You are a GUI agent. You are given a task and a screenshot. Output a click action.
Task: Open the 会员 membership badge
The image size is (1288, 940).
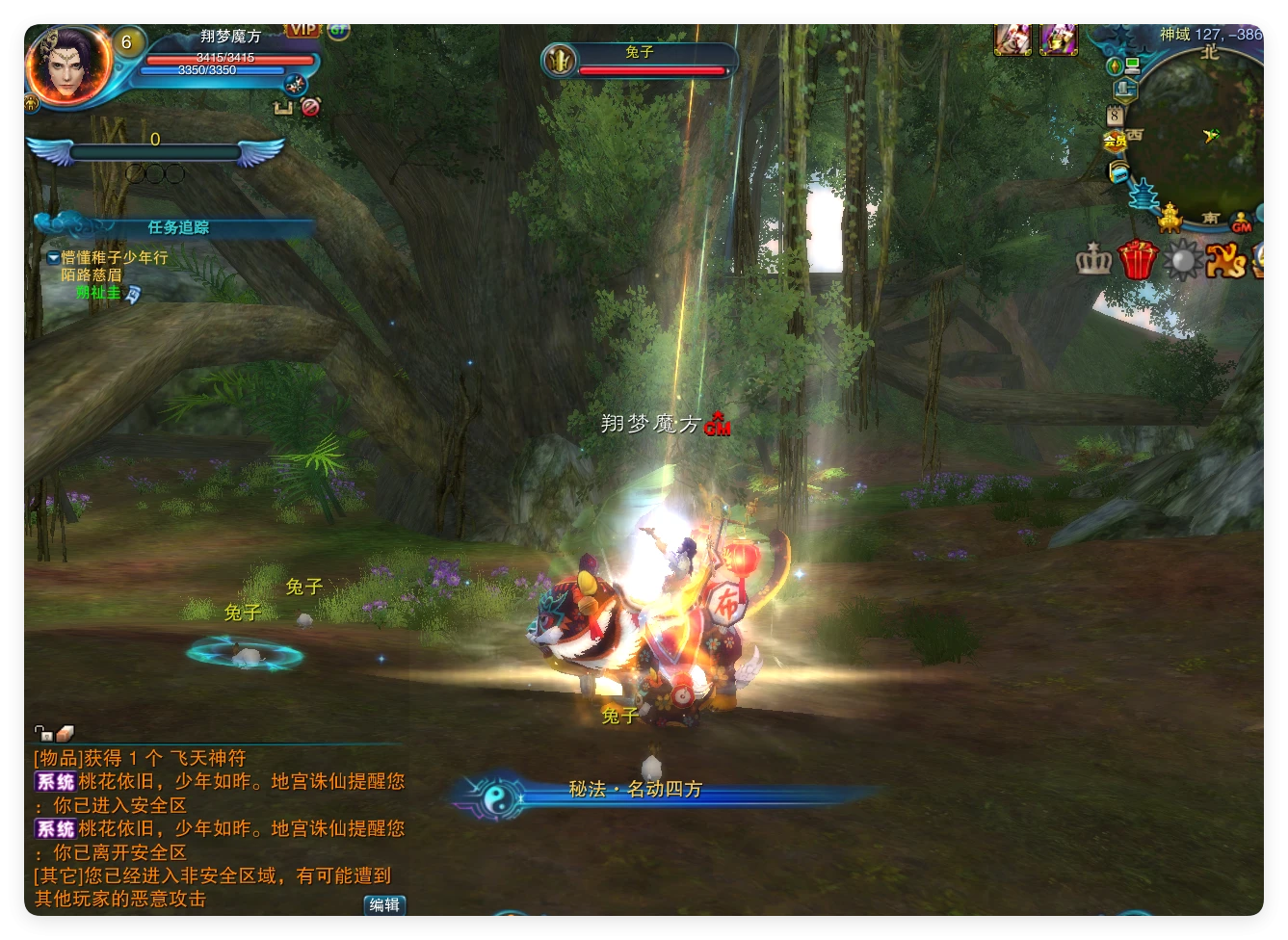click(1115, 141)
